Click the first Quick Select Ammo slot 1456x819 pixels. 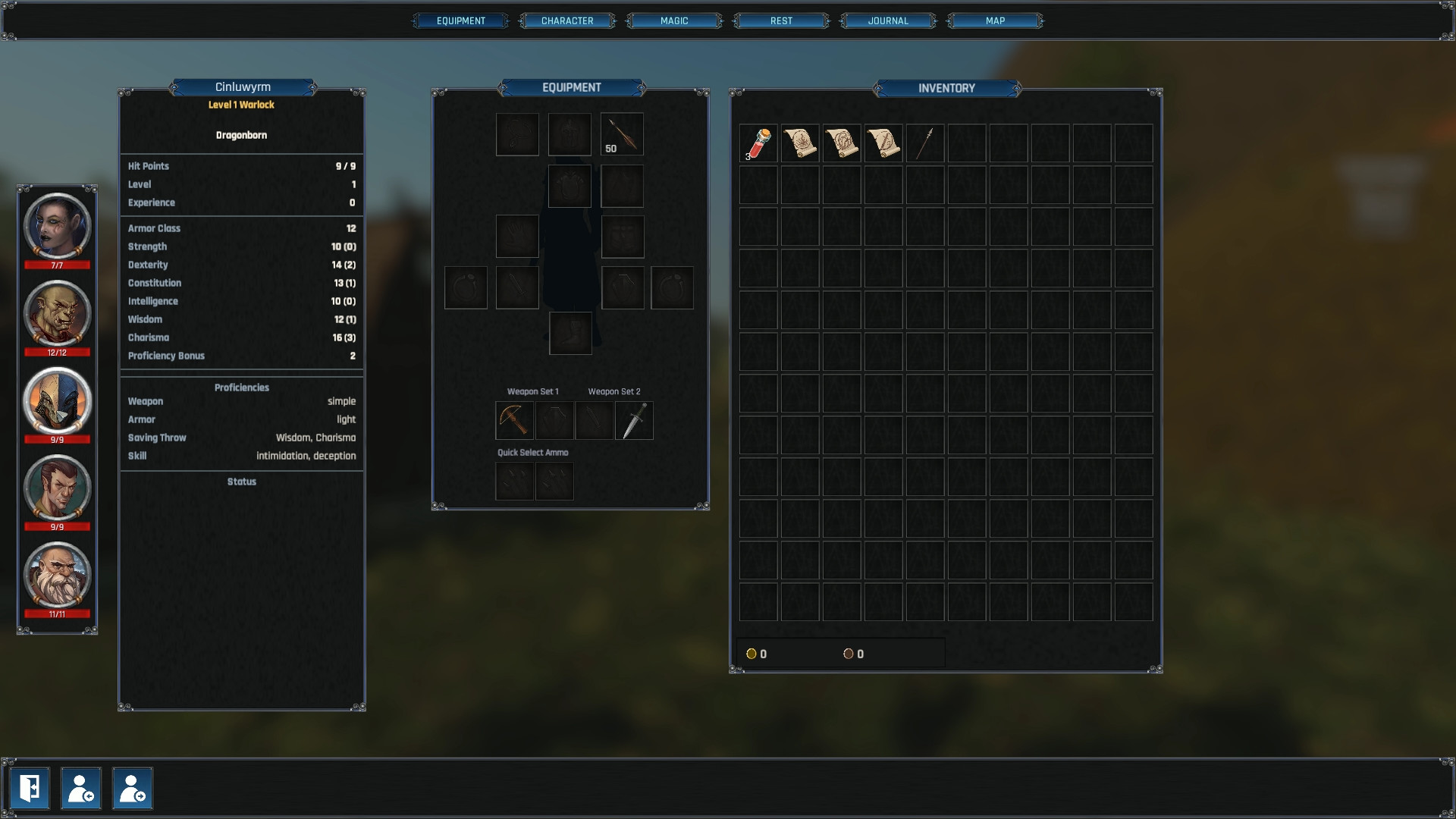click(514, 482)
